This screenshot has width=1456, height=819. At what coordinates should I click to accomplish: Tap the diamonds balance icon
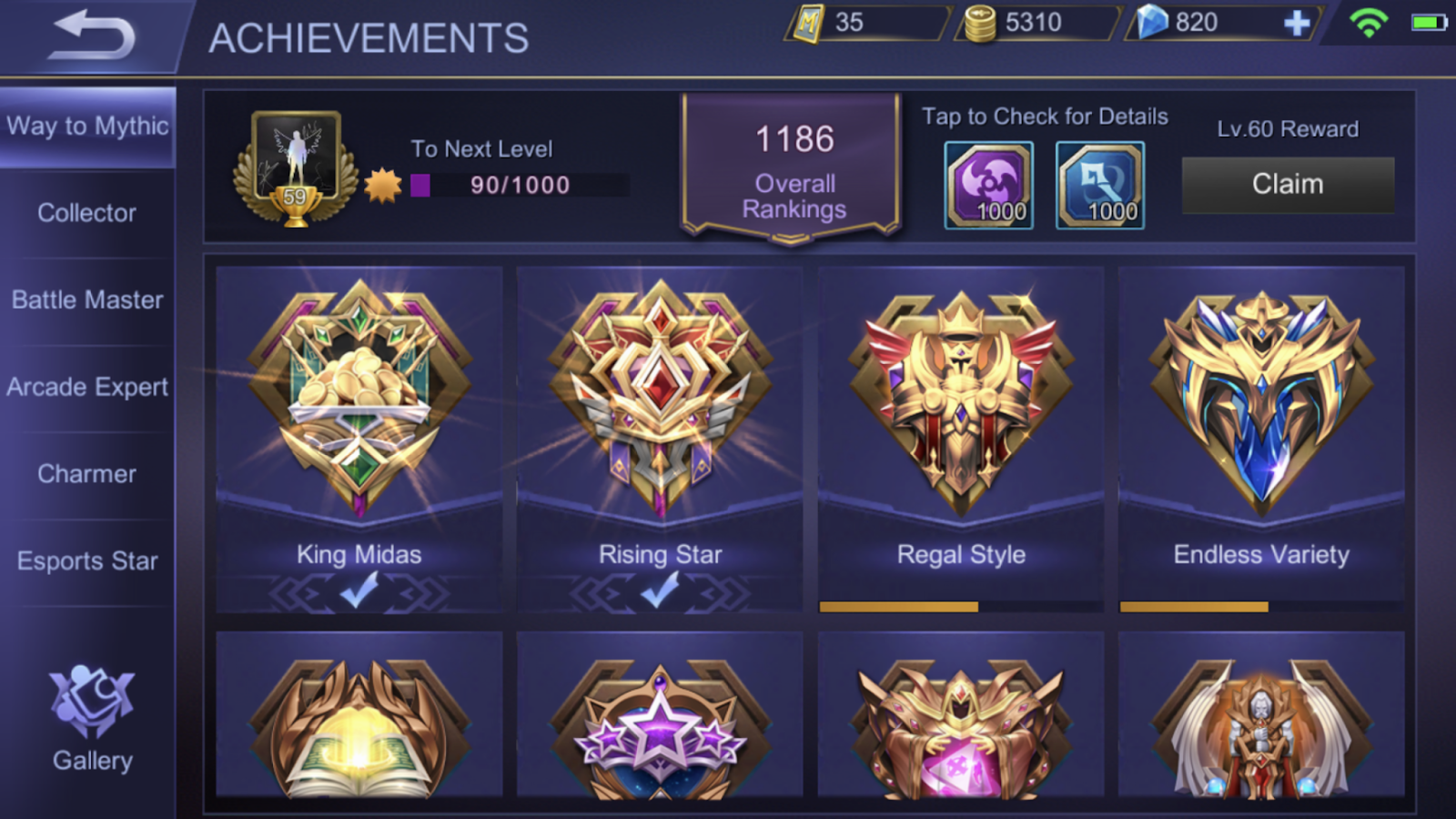(x=1156, y=22)
